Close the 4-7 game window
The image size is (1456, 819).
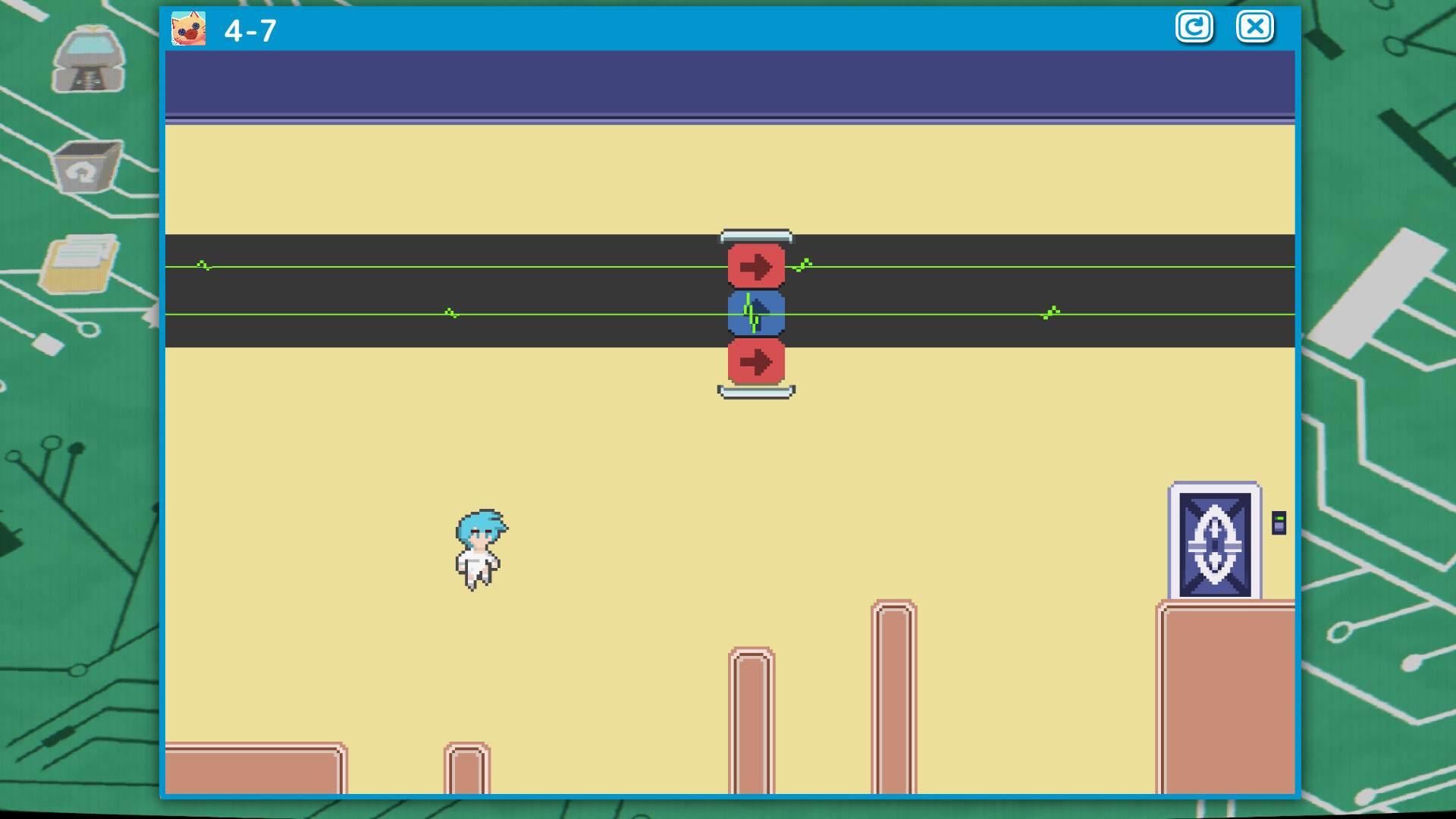[1255, 27]
